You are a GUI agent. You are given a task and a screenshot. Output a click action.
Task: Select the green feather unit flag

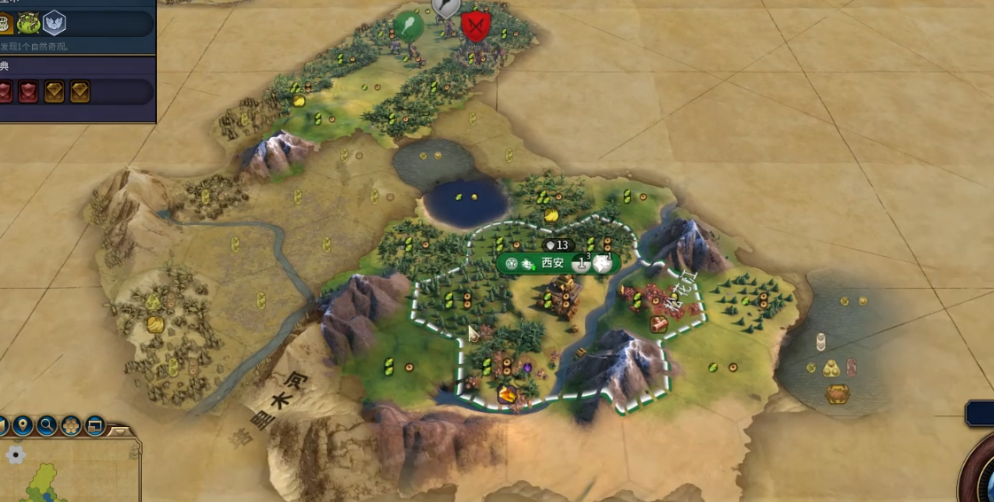click(408, 24)
